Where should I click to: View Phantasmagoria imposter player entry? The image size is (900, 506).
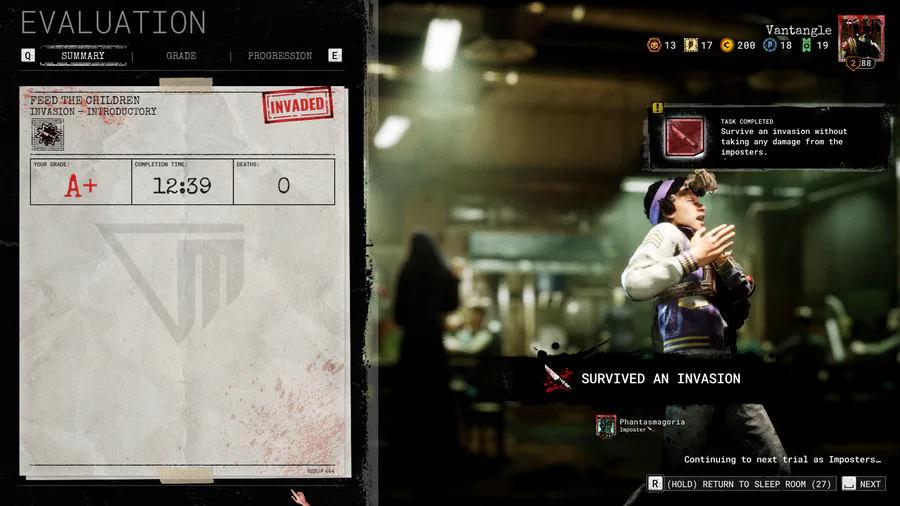coord(640,426)
